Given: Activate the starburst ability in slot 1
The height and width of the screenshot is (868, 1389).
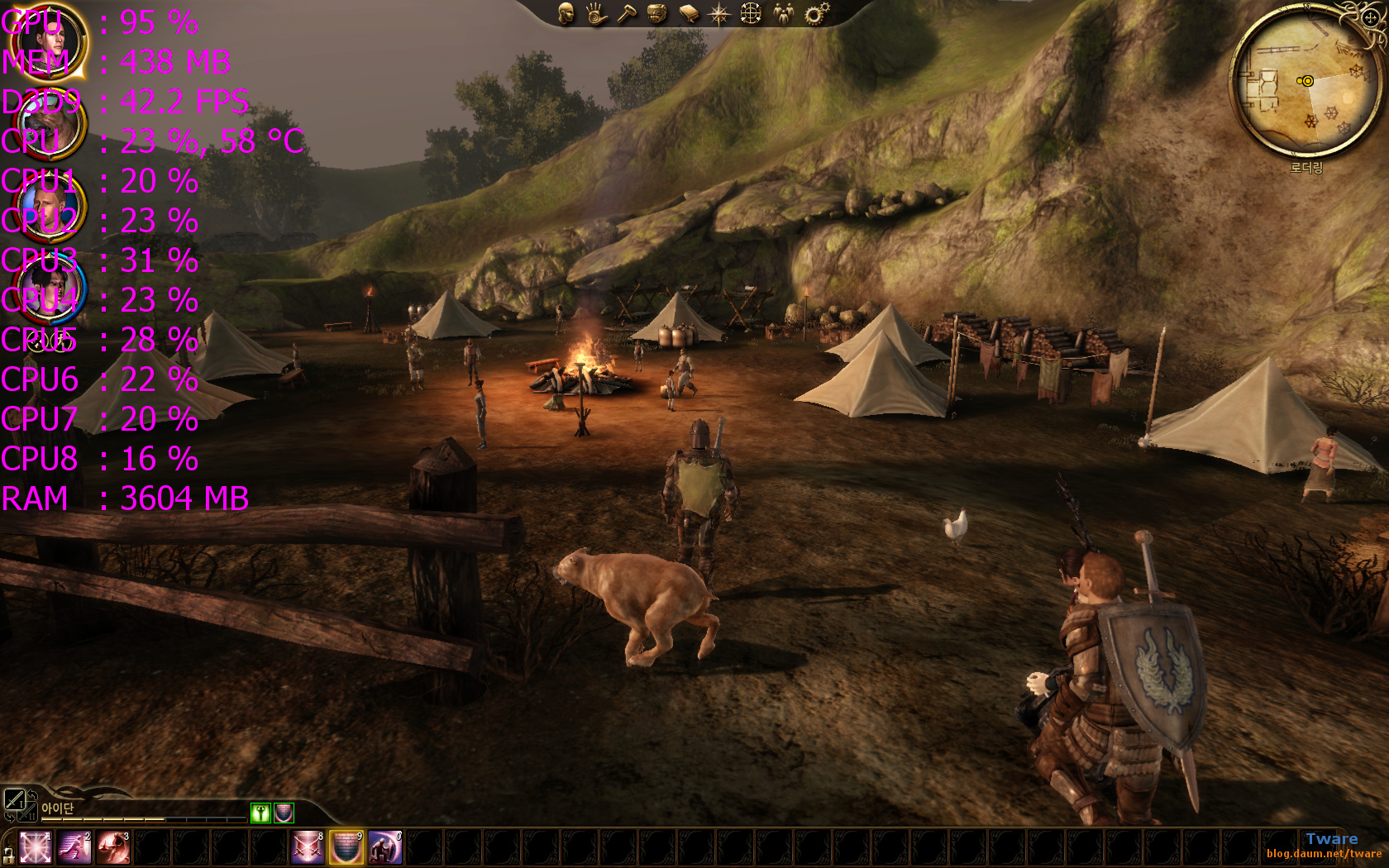Looking at the screenshot, I should [x=36, y=848].
